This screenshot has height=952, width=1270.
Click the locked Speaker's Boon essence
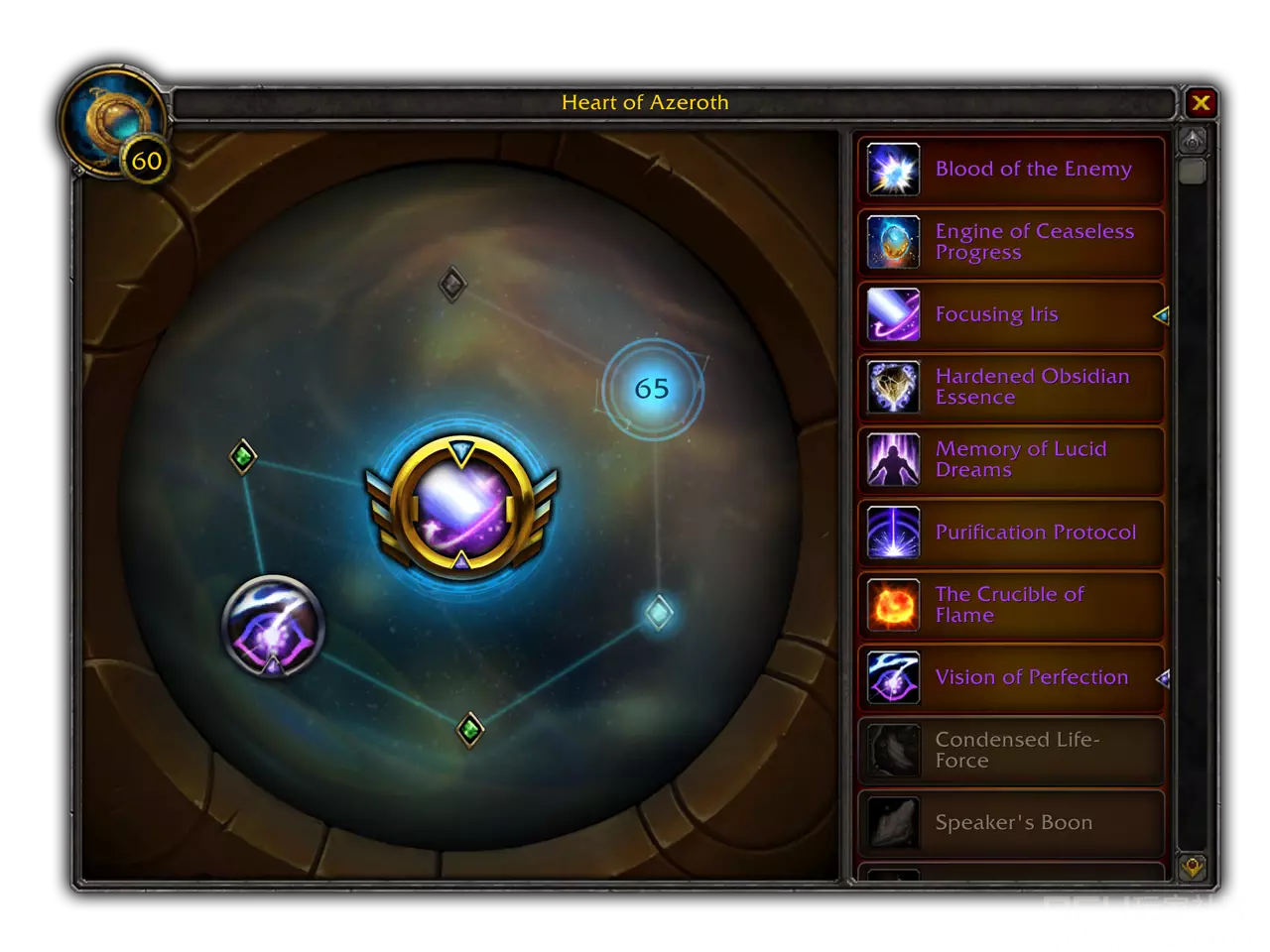(x=1010, y=823)
